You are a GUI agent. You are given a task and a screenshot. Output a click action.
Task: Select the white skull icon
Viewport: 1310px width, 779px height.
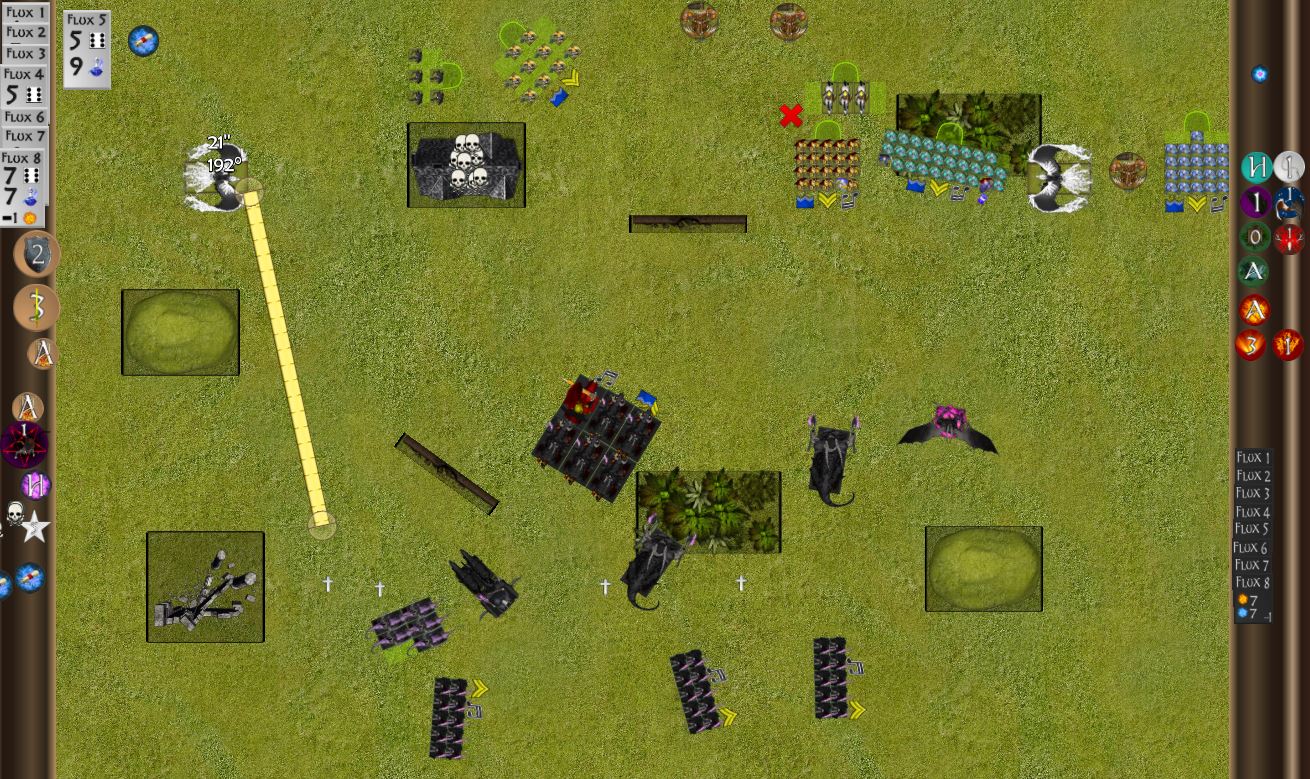coord(15,515)
